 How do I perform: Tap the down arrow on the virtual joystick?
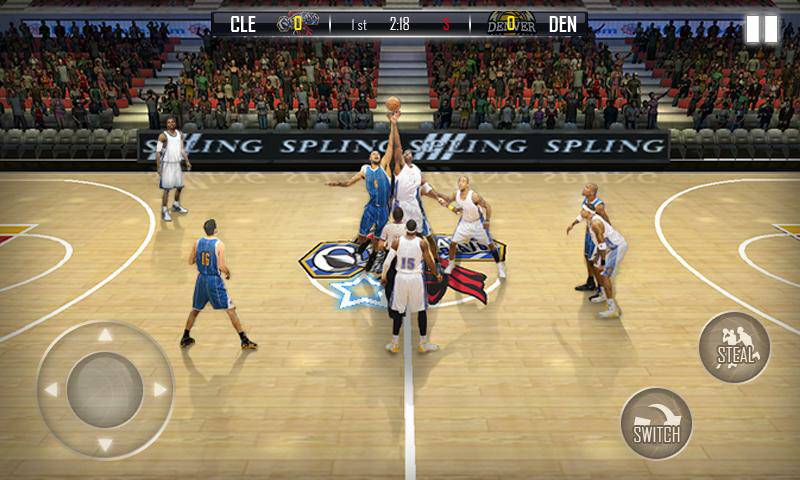[x=105, y=443]
